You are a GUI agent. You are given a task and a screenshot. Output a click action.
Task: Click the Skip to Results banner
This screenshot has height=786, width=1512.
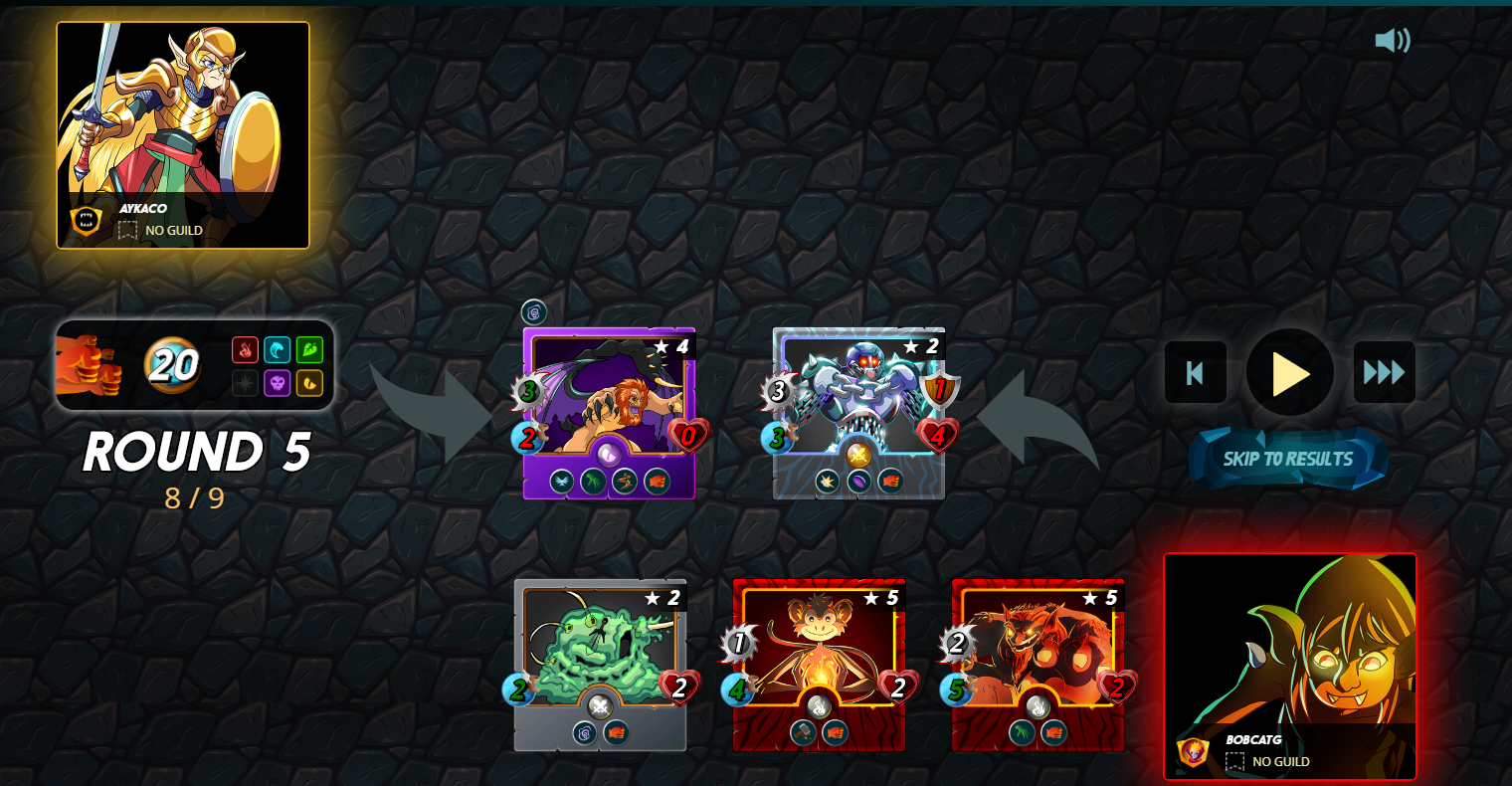pos(1288,459)
